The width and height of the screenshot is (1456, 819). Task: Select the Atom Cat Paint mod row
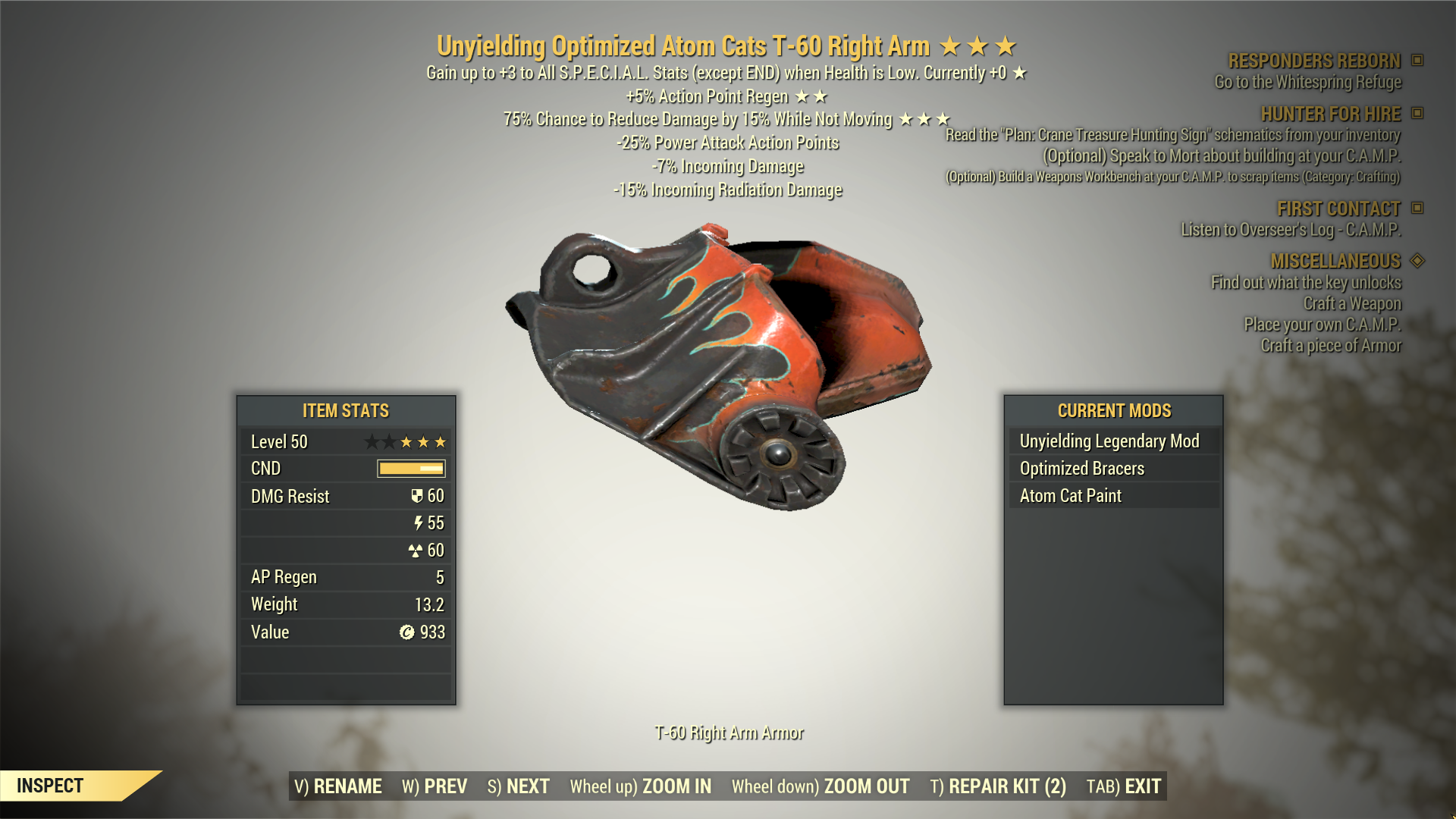1071,496
